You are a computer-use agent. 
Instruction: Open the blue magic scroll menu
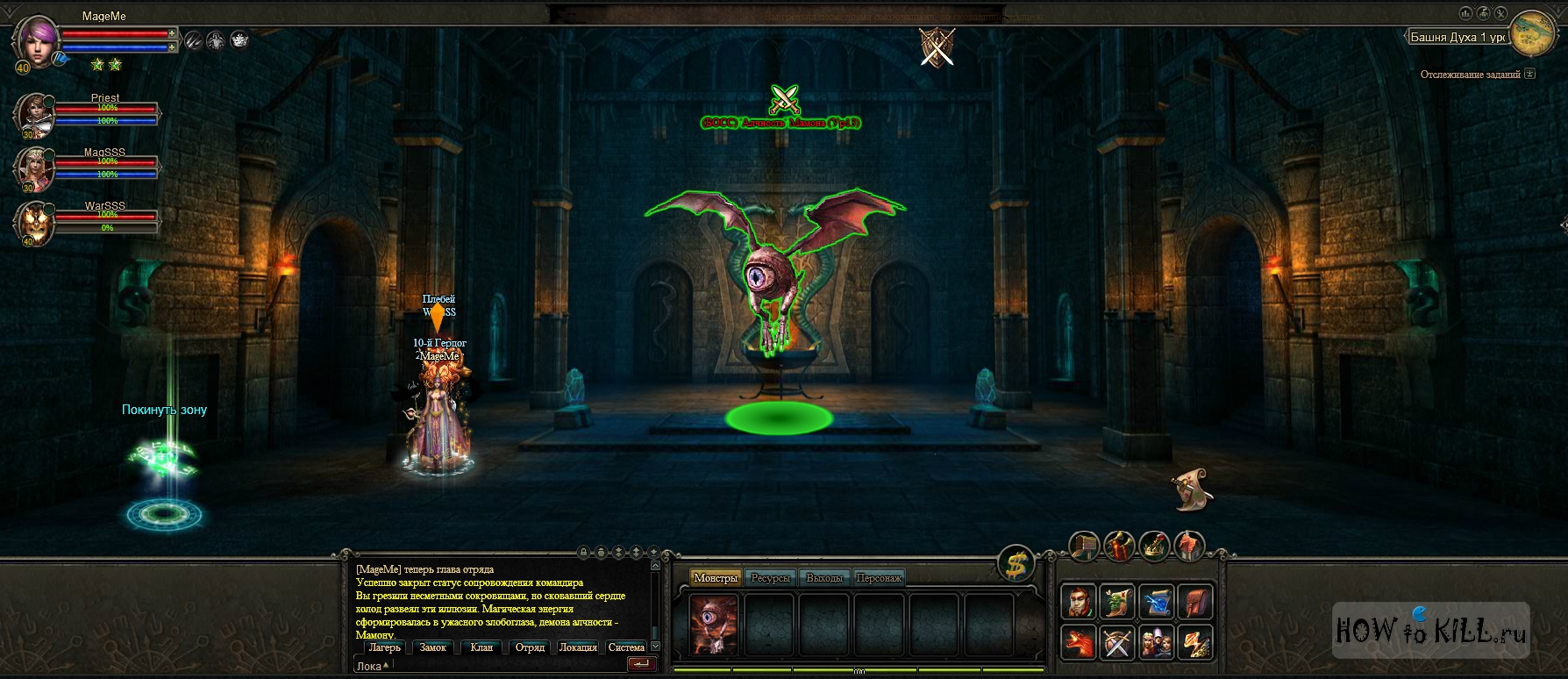1156,601
